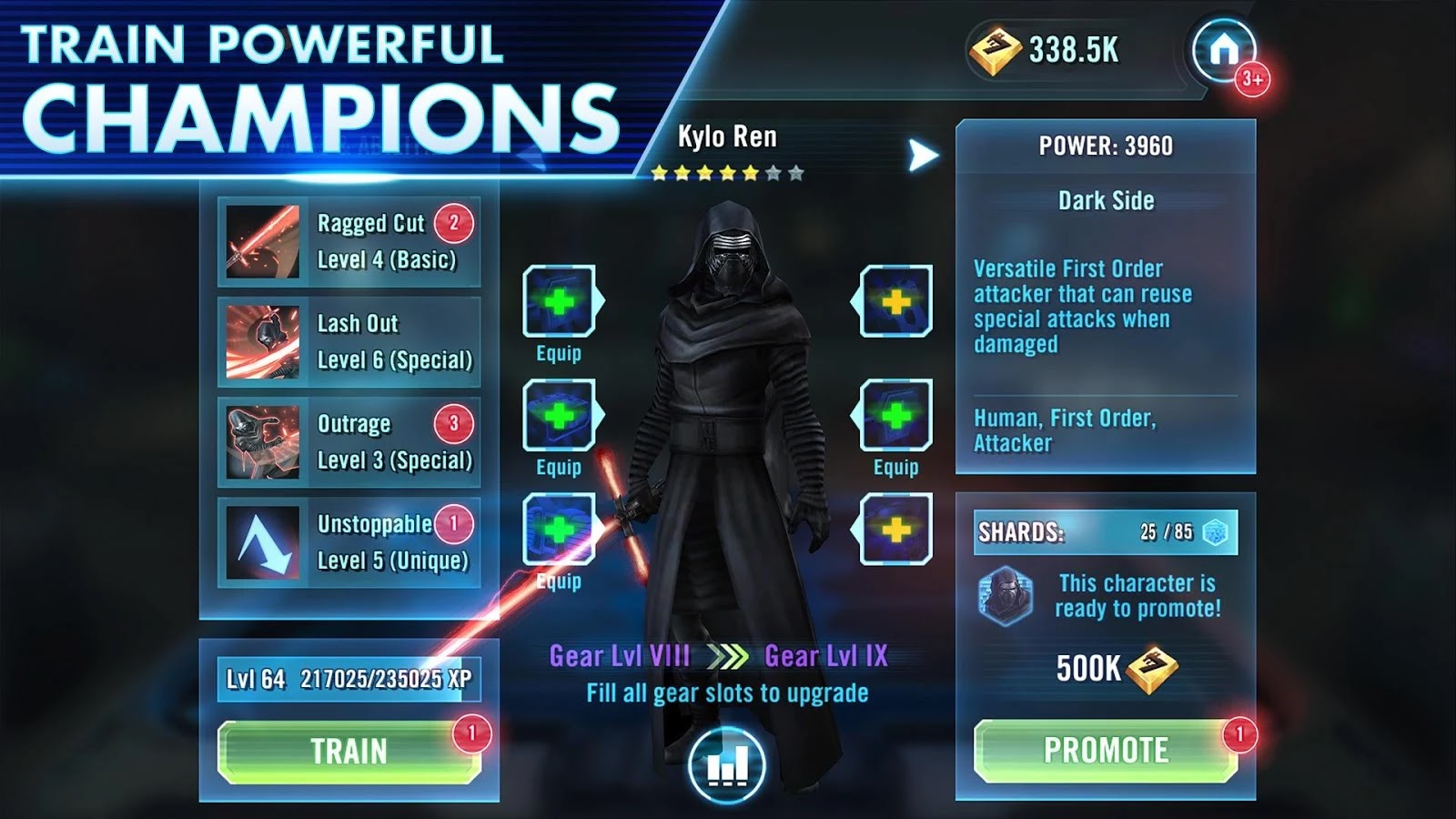Image resolution: width=1456 pixels, height=819 pixels.
Task: Tap the green Train button
Action: 349,752
